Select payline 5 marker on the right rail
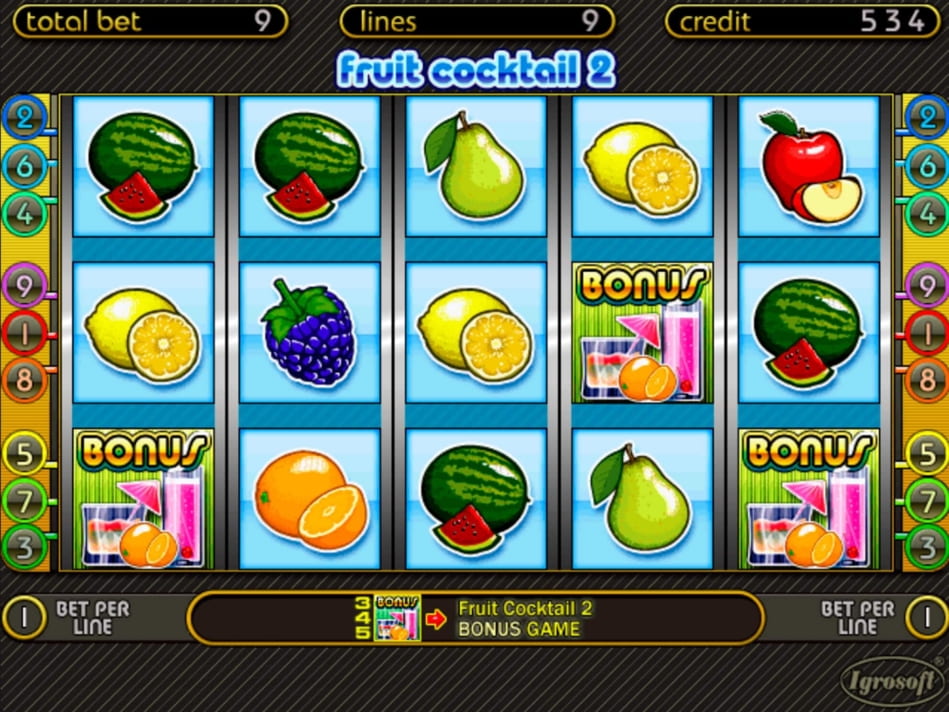This screenshot has width=949, height=712. (925, 453)
